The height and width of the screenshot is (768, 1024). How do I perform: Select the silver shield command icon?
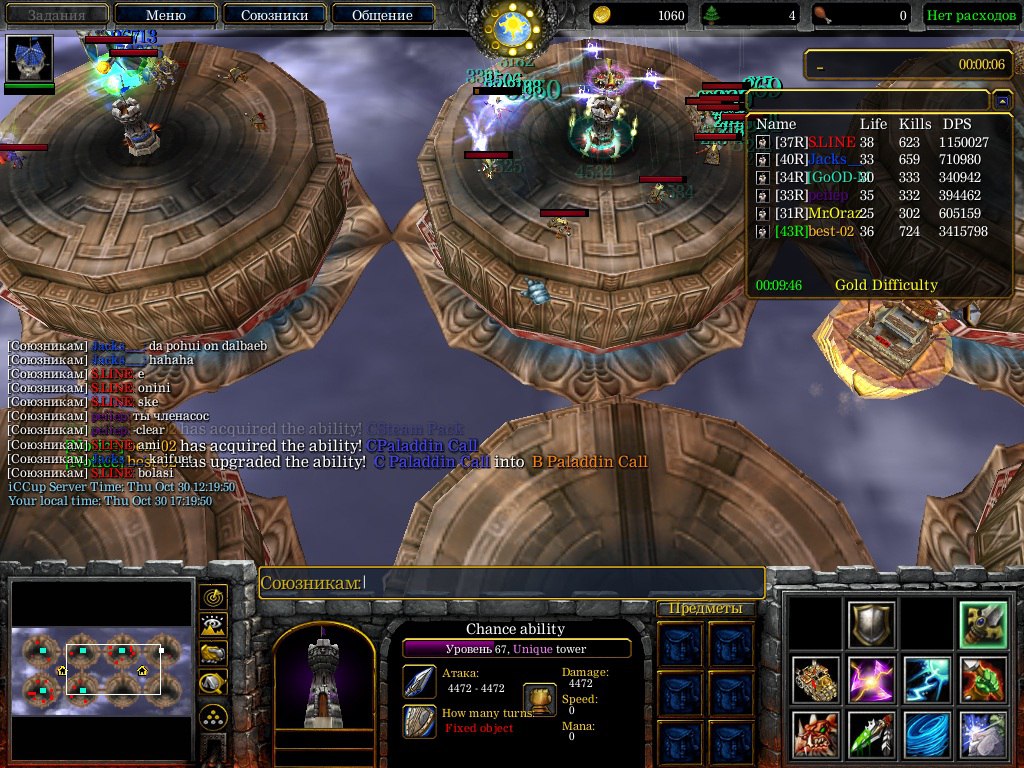[870, 624]
